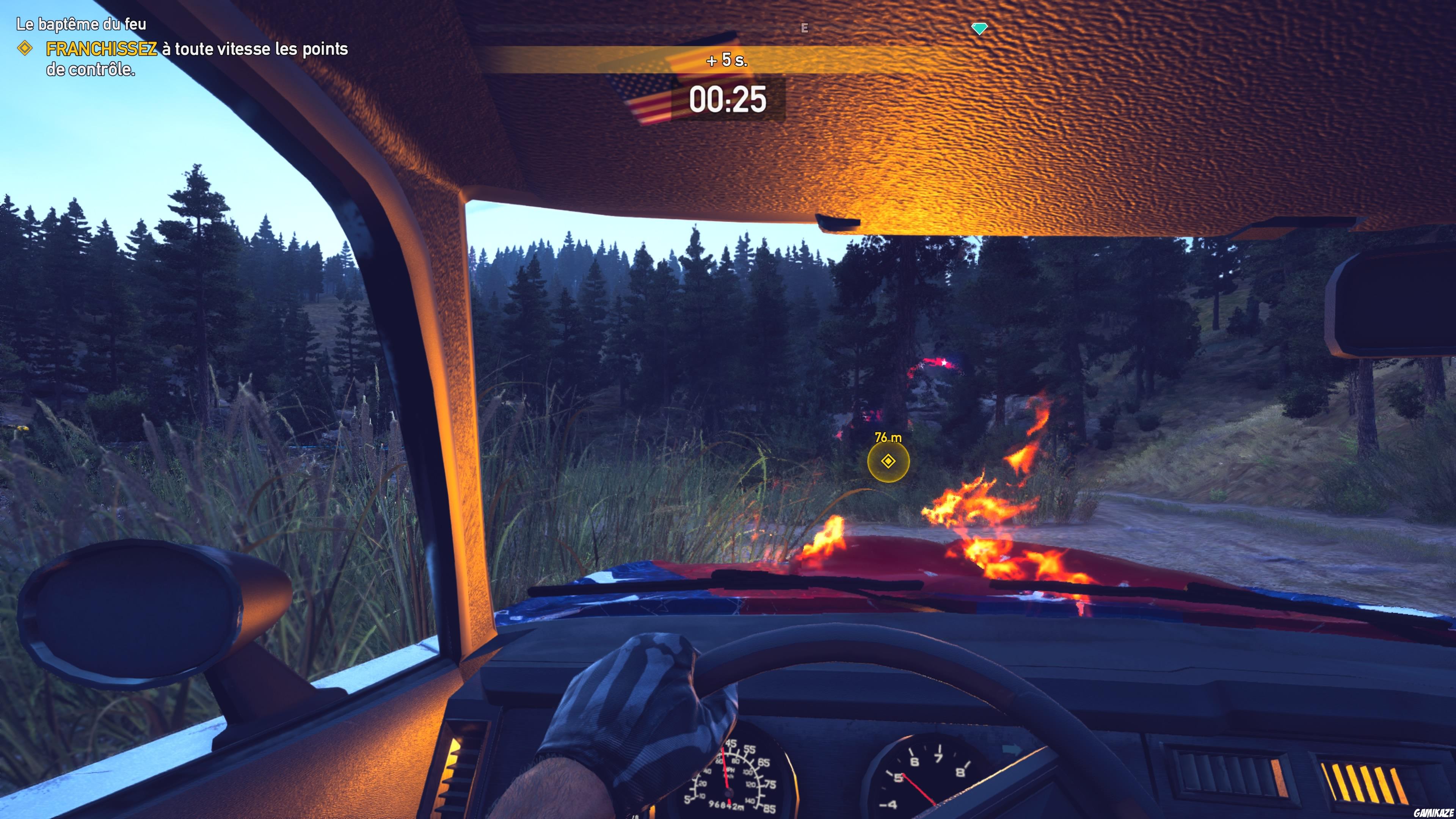Click the mission title 'Le baptême du feu'
1456x819 pixels.
(81, 25)
